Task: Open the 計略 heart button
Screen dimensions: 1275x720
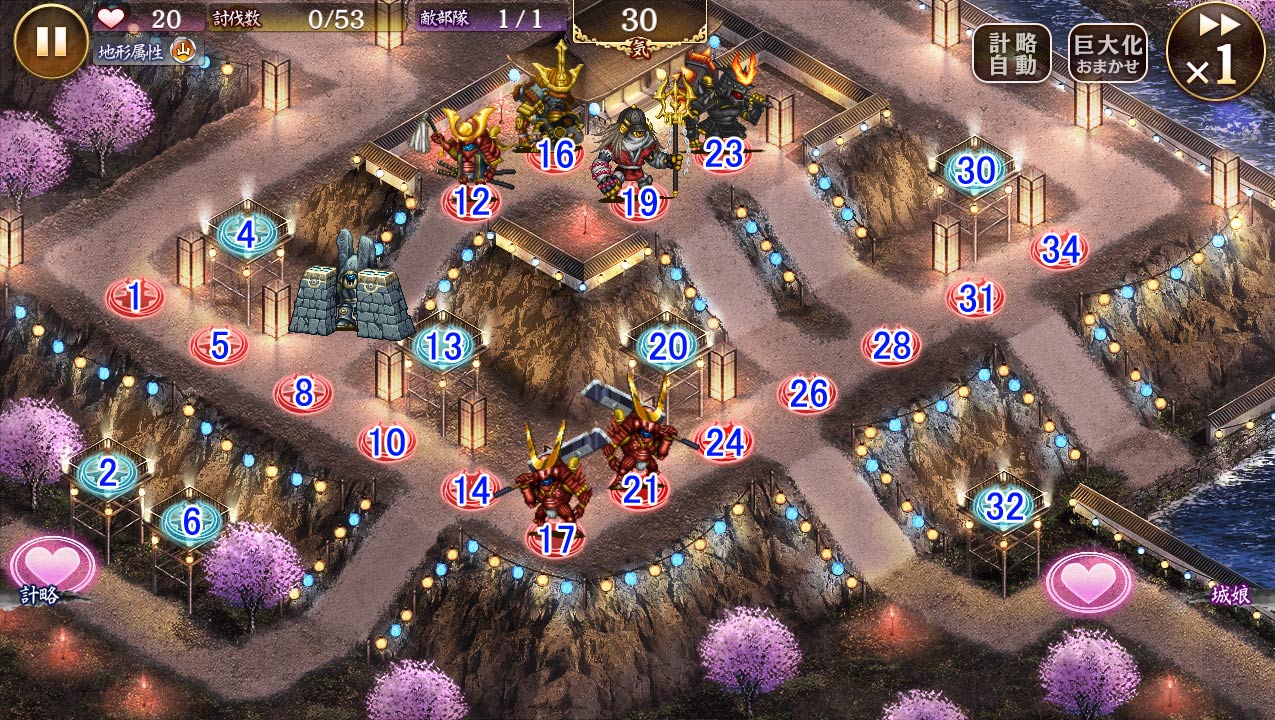Action: pos(52,565)
